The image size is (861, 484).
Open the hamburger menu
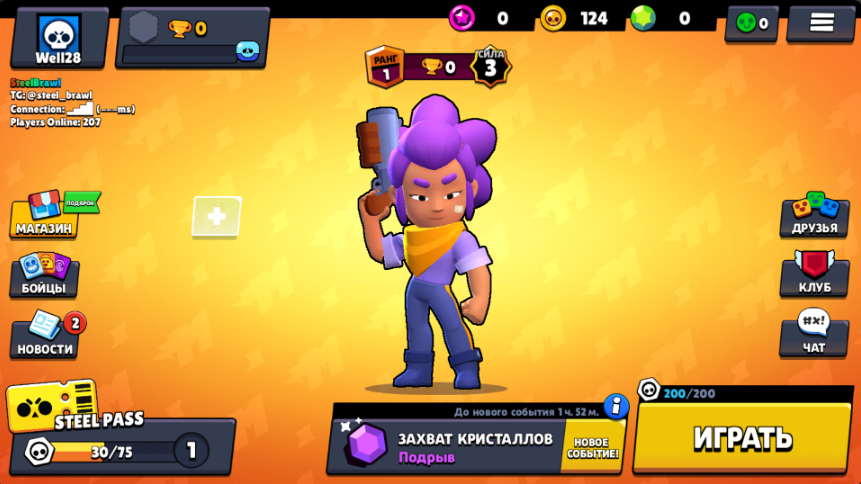[x=821, y=23]
